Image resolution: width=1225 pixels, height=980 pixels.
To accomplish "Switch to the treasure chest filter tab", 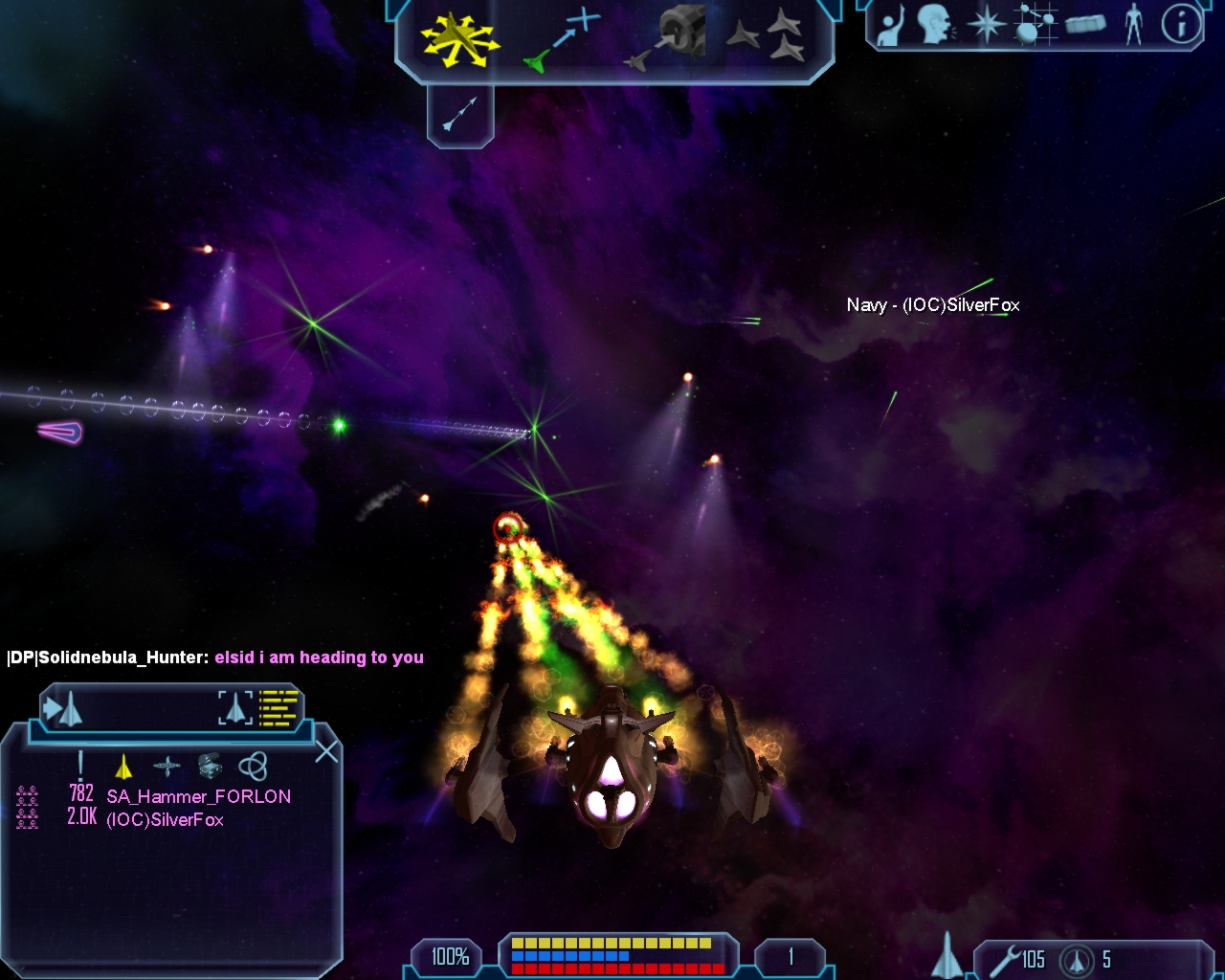I will click(x=210, y=766).
